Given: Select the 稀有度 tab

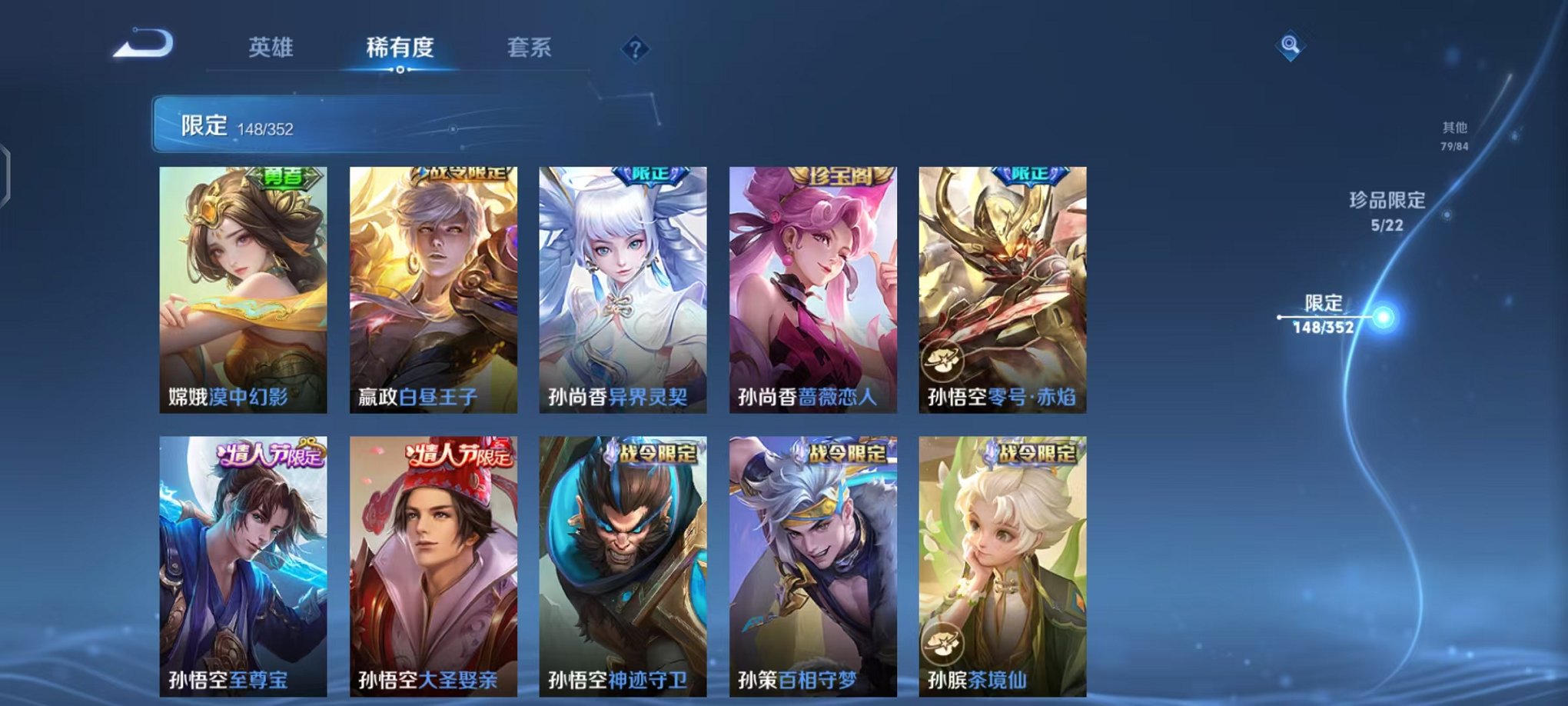Looking at the screenshot, I should pos(399,48).
